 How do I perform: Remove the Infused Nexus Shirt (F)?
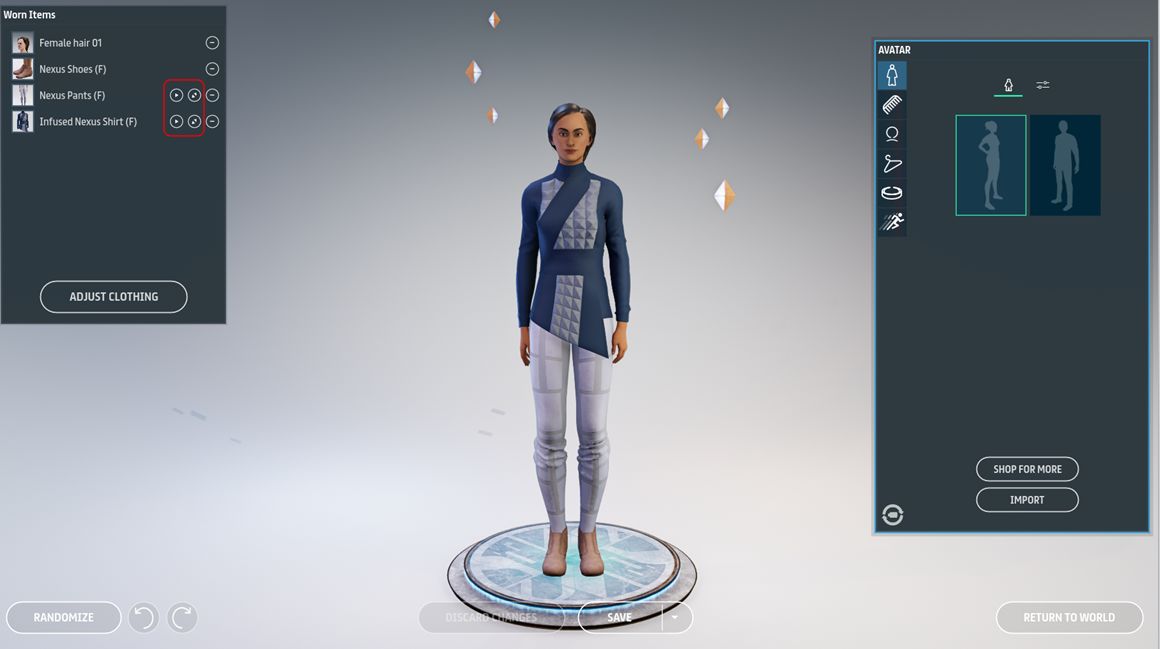[x=212, y=121]
